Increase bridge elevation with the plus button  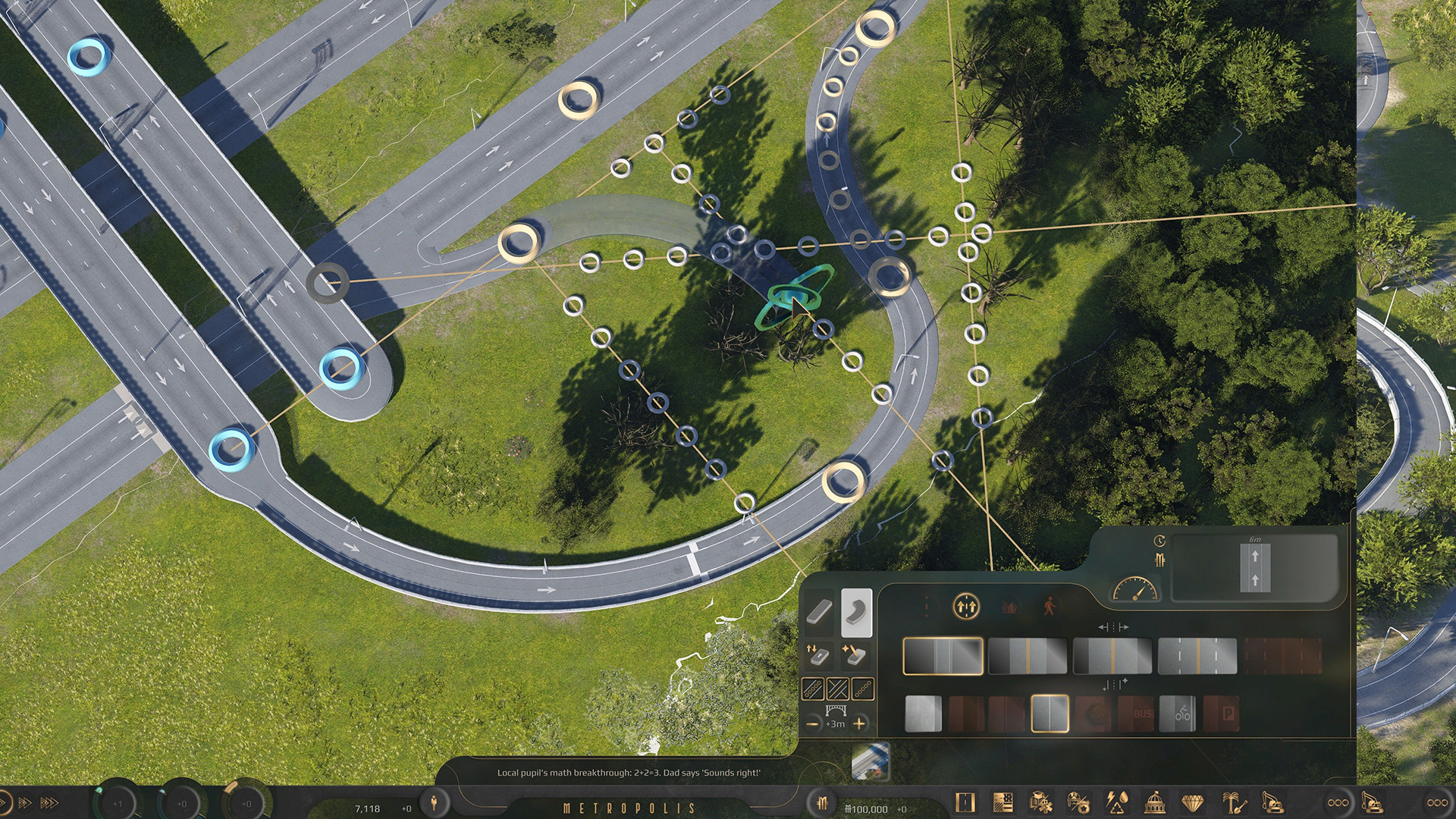click(859, 723)
